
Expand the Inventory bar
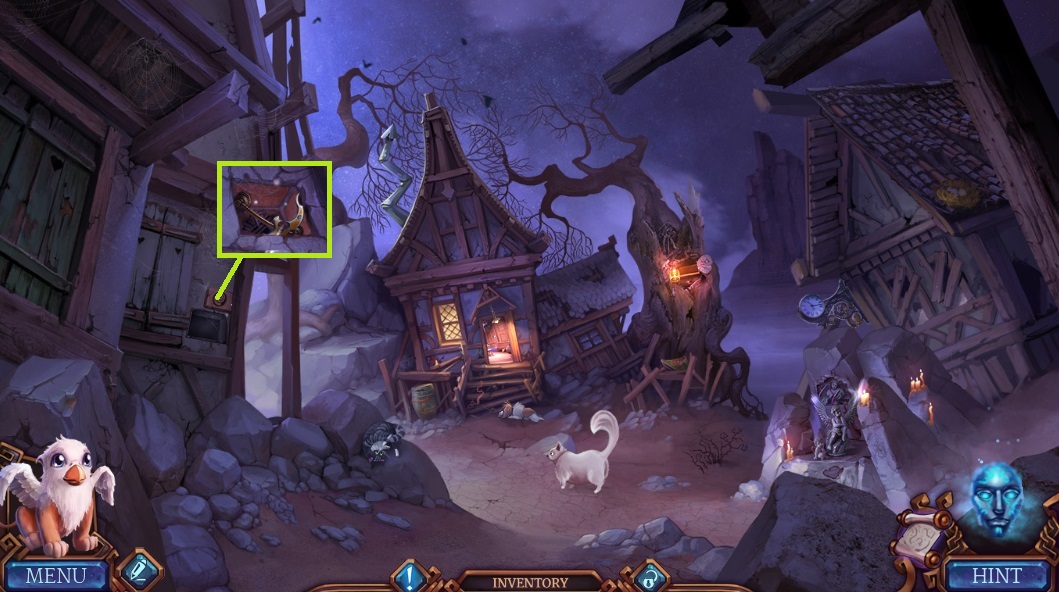click(x=529, y=581)
